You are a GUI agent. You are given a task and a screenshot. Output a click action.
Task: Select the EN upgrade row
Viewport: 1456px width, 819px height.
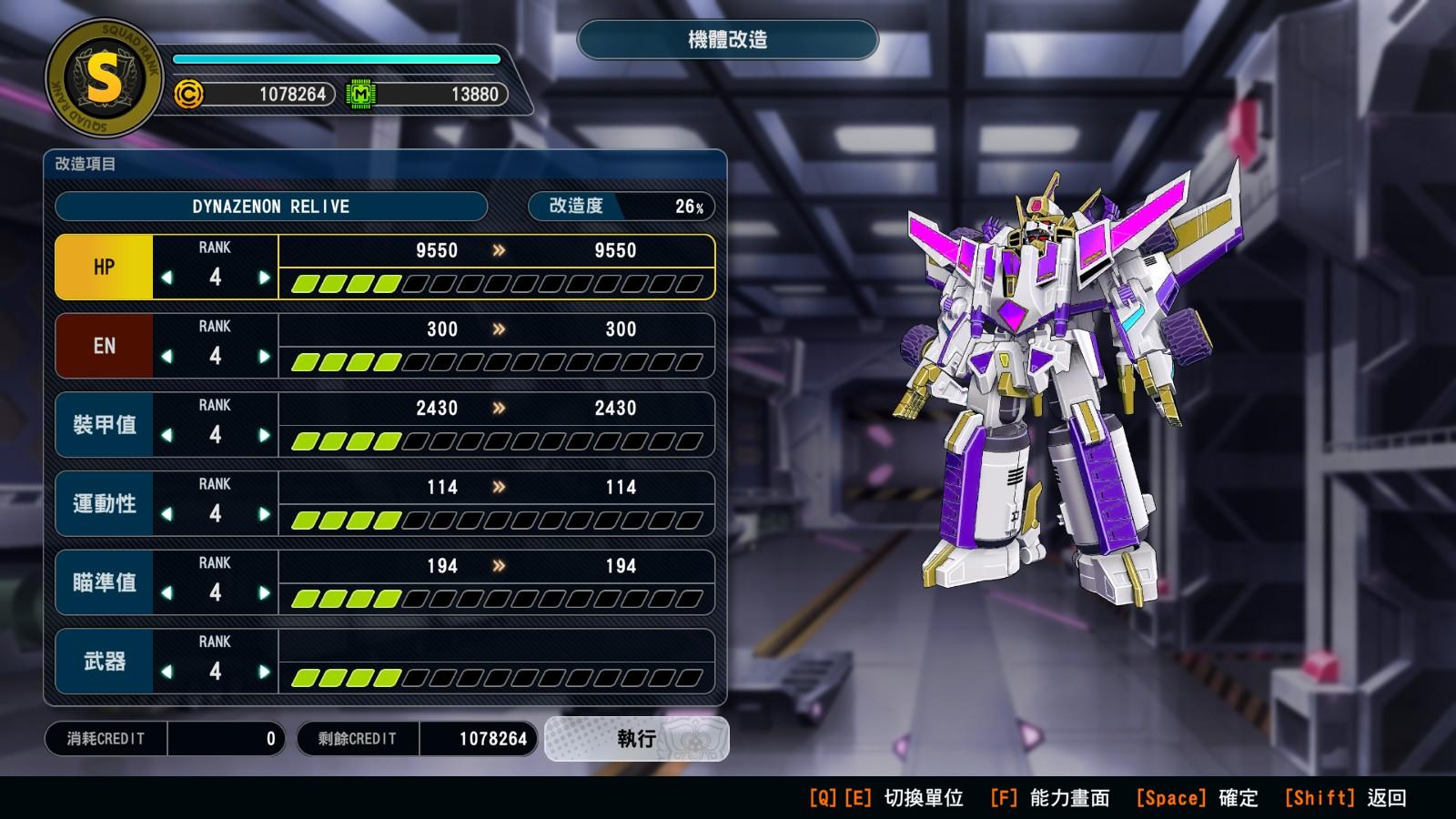click(x=104, y=346)
